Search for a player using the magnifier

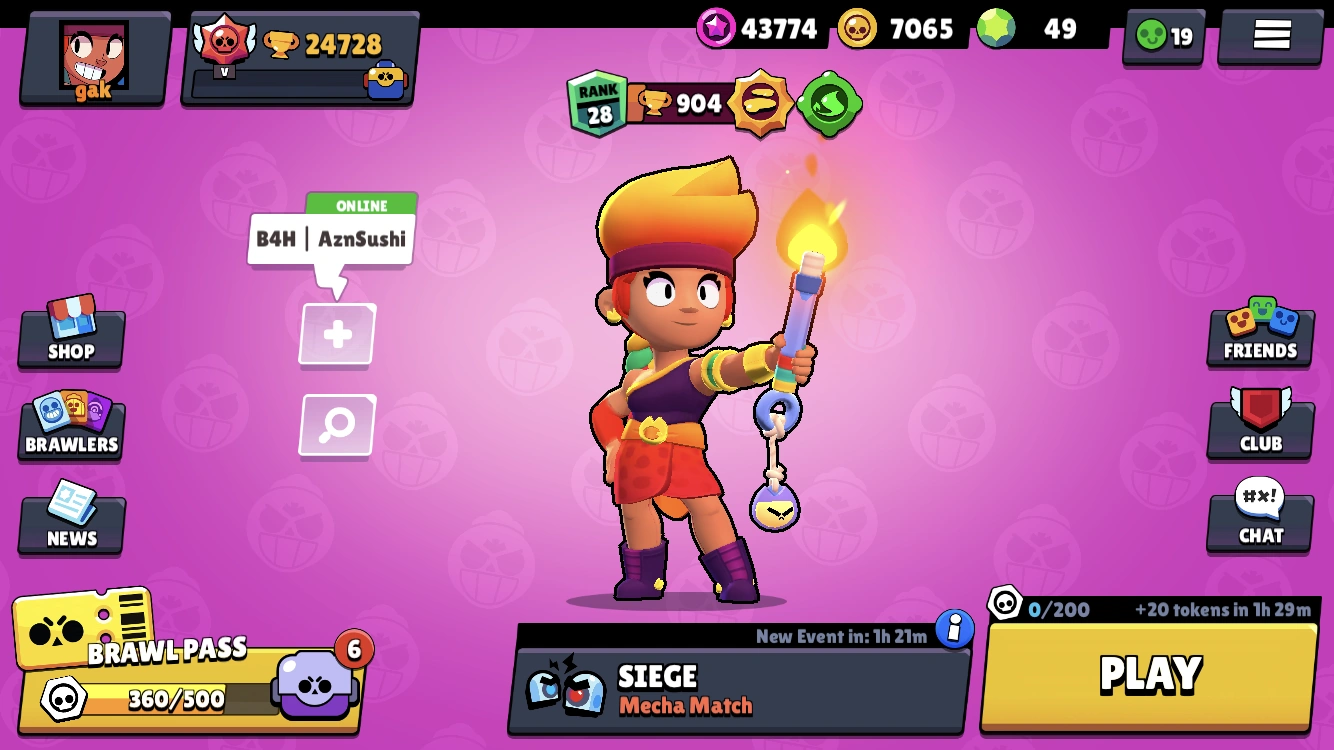(x=337, y=424)
